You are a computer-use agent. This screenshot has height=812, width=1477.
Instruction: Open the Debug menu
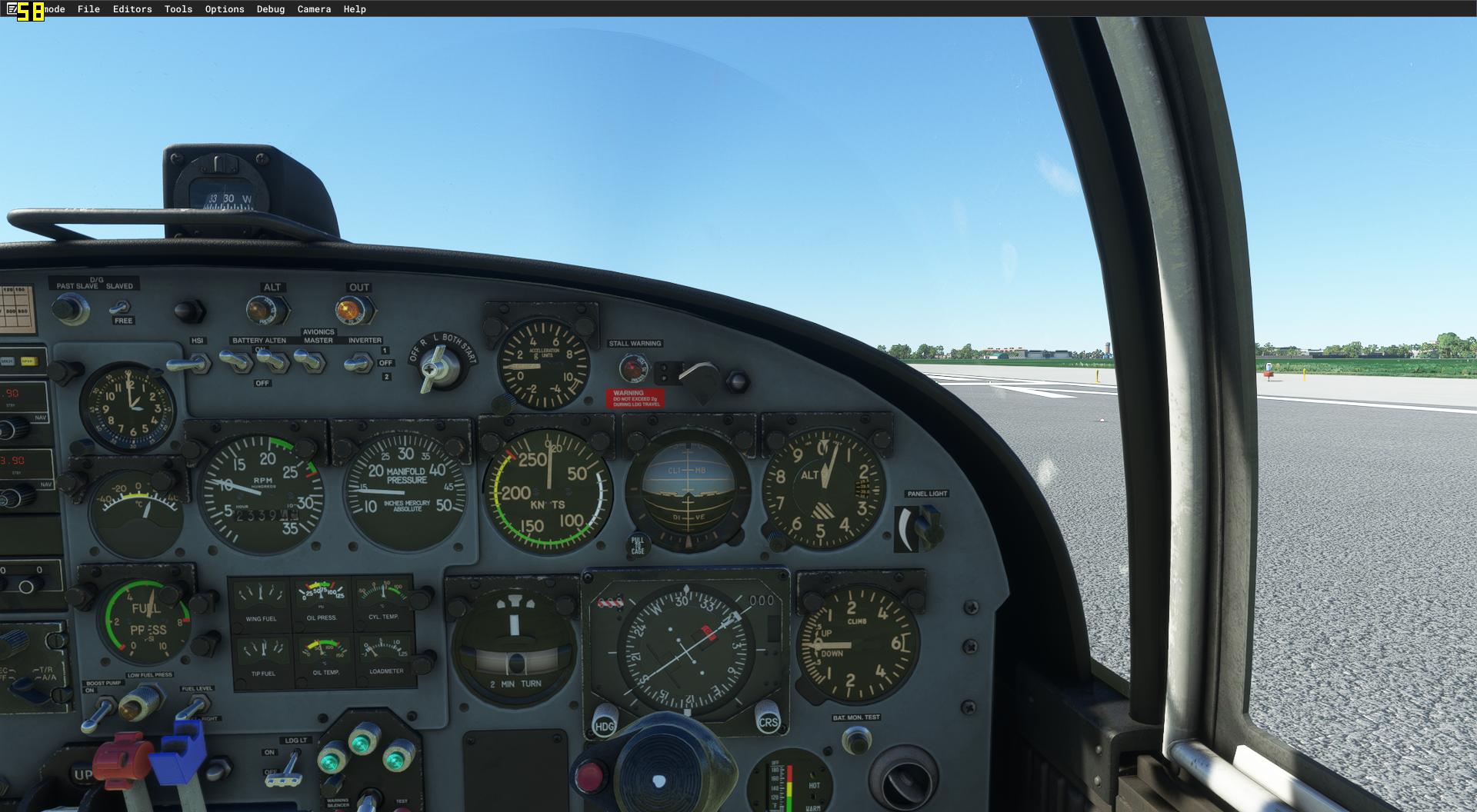pyautogui.click(x=269, y=9)
